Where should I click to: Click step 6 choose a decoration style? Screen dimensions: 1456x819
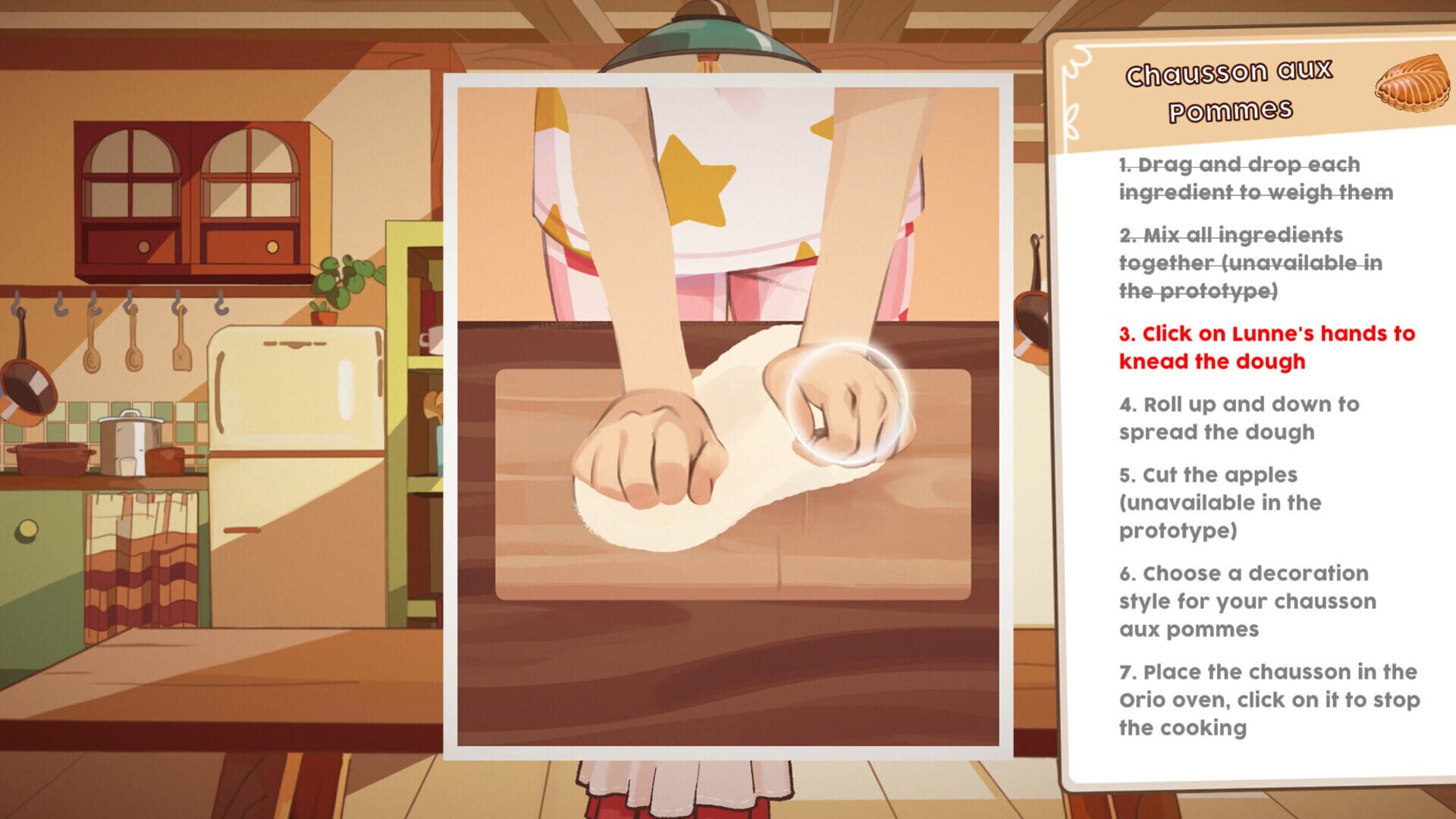click(1247, 601)
